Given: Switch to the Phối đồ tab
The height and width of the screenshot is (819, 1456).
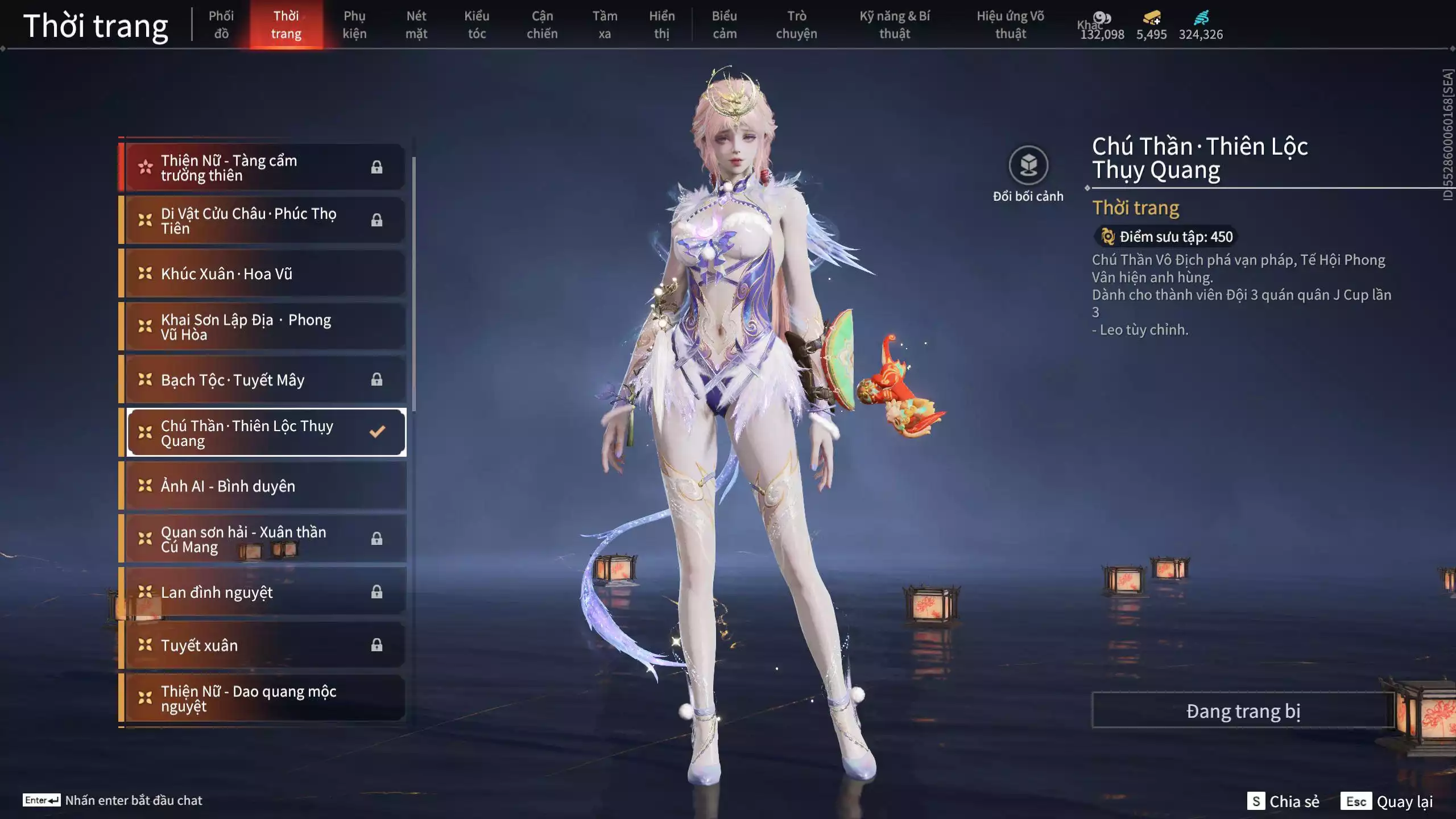Looking at the screenshot, I should [x=221, y=24].
